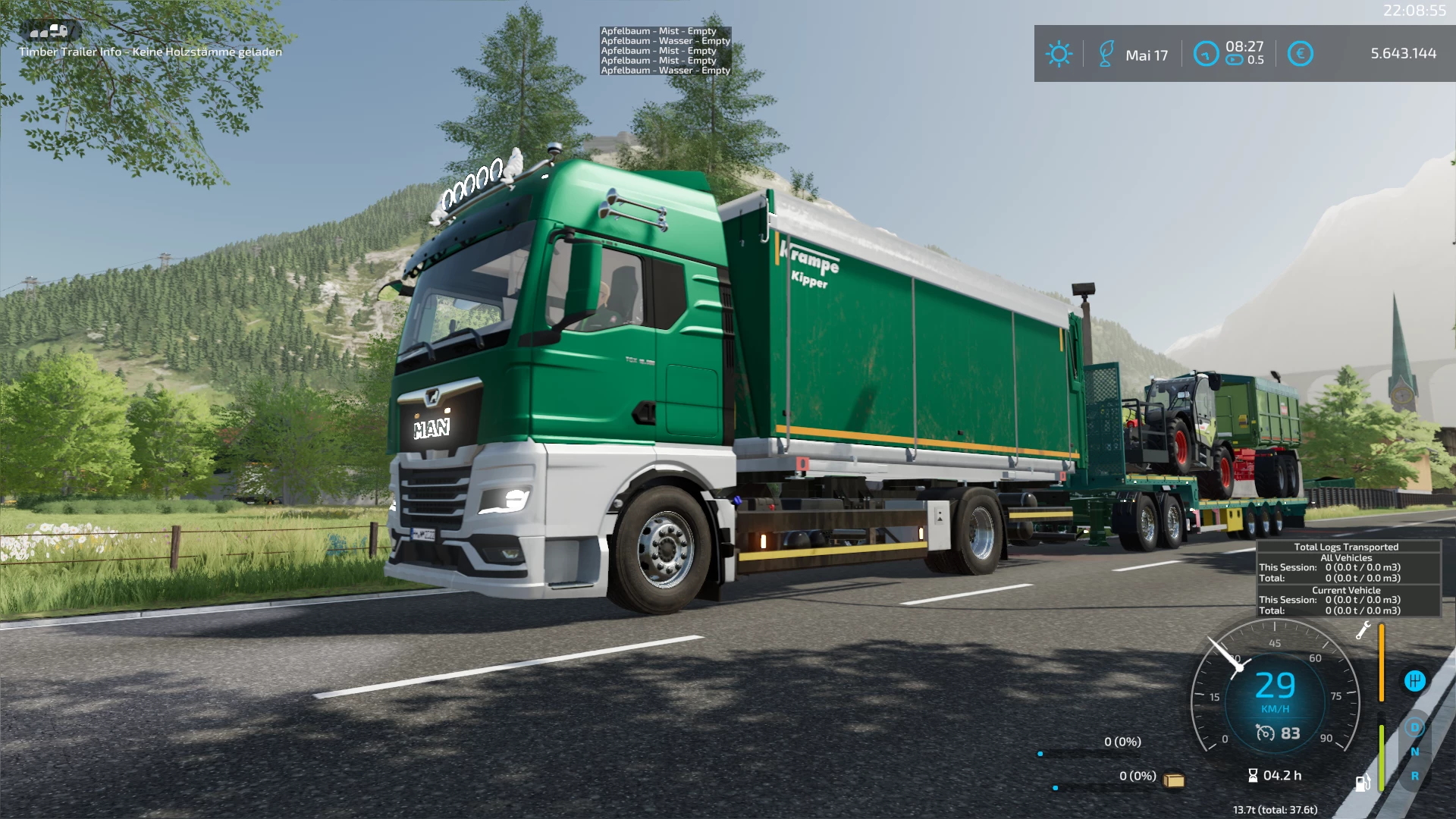Select the D drive gear indicator

(1414, 728)
